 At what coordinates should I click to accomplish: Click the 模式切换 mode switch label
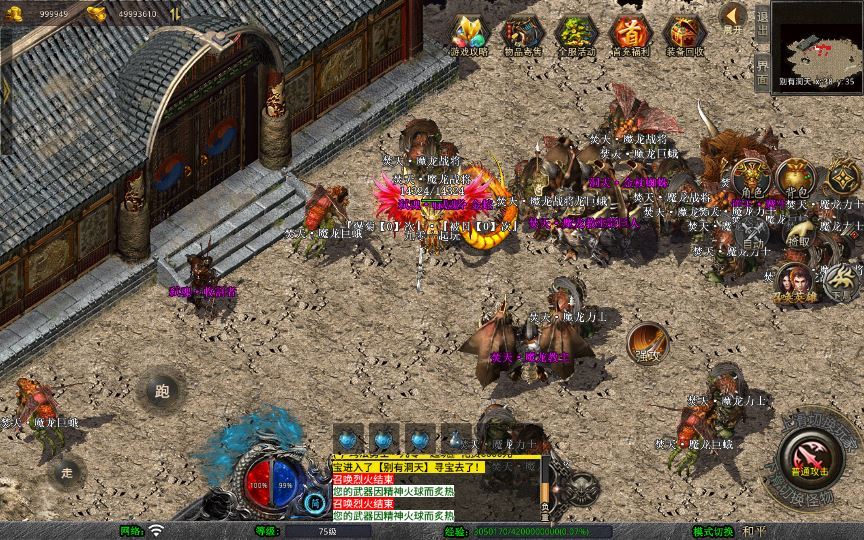coord(712,531)
